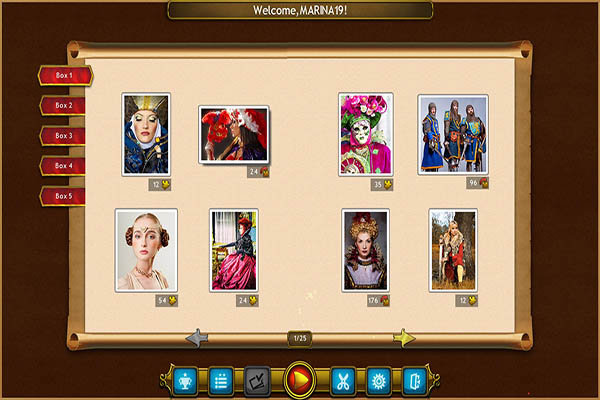
Task: Pick the flower carnival mask puzzle
Action: coord(365,134)
